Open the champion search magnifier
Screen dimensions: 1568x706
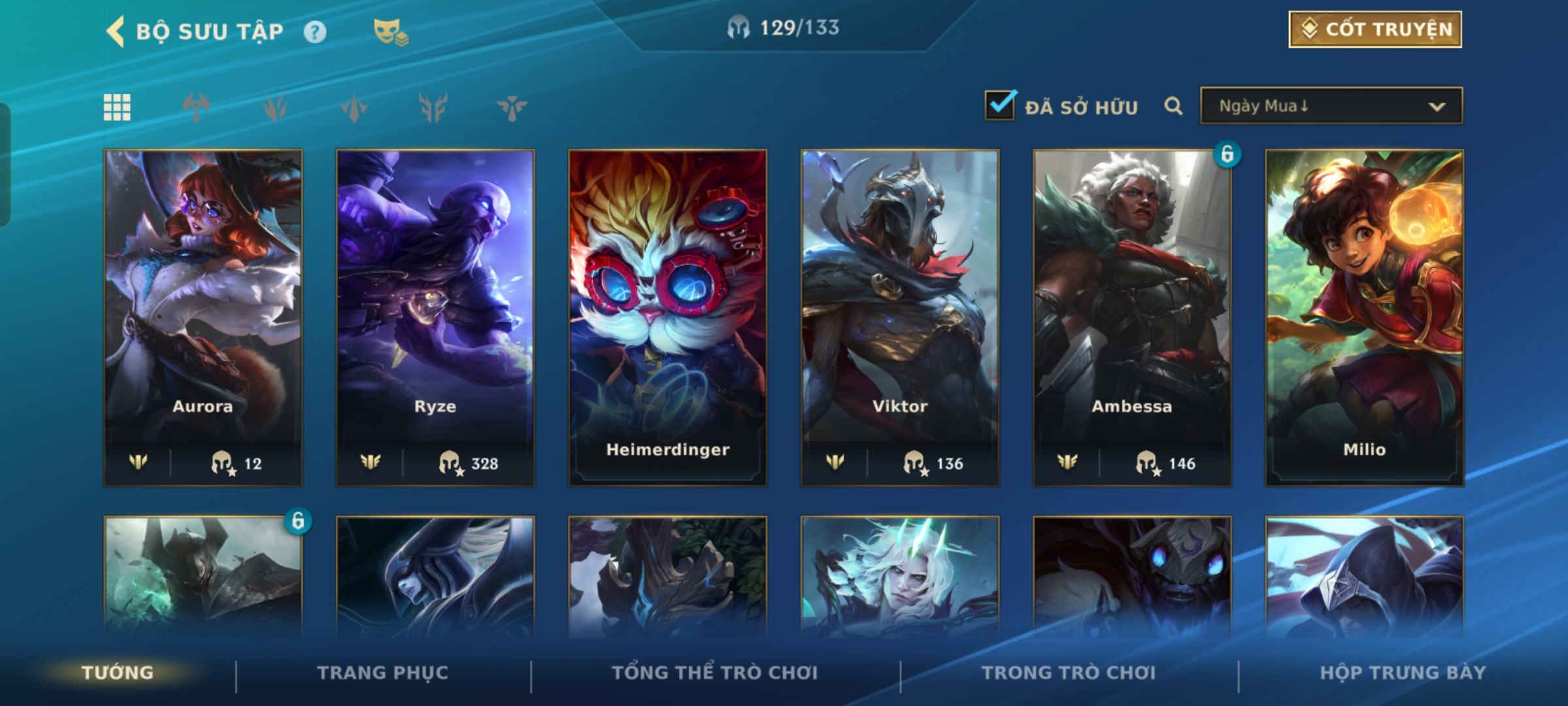coord(1173,106)
